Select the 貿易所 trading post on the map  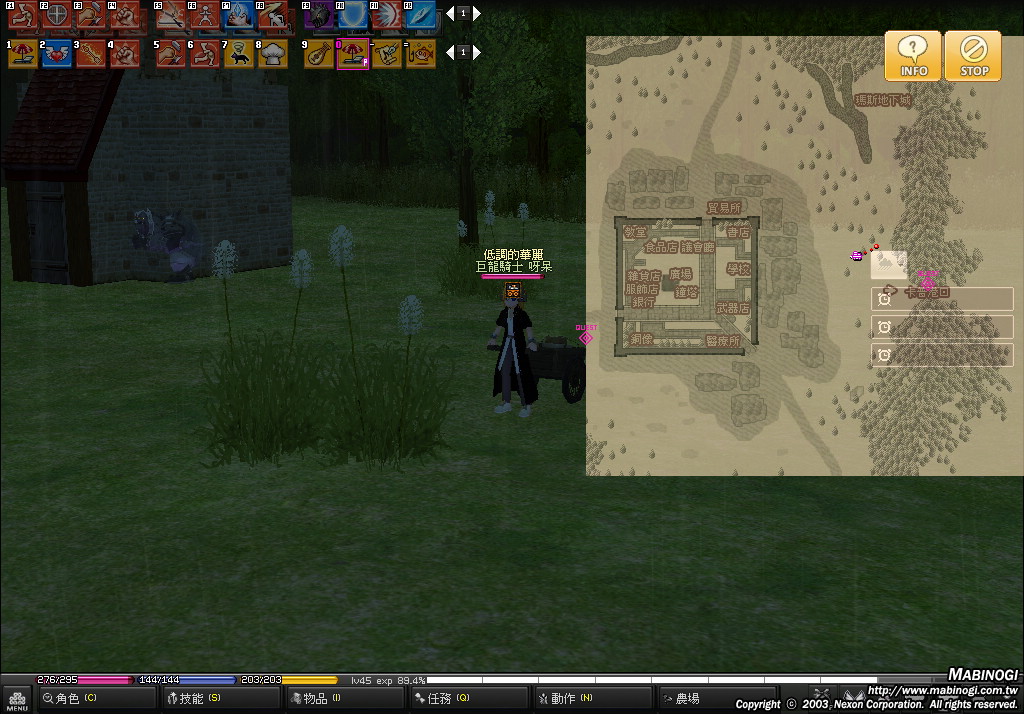pyautogui.click(x=724, y=208)
